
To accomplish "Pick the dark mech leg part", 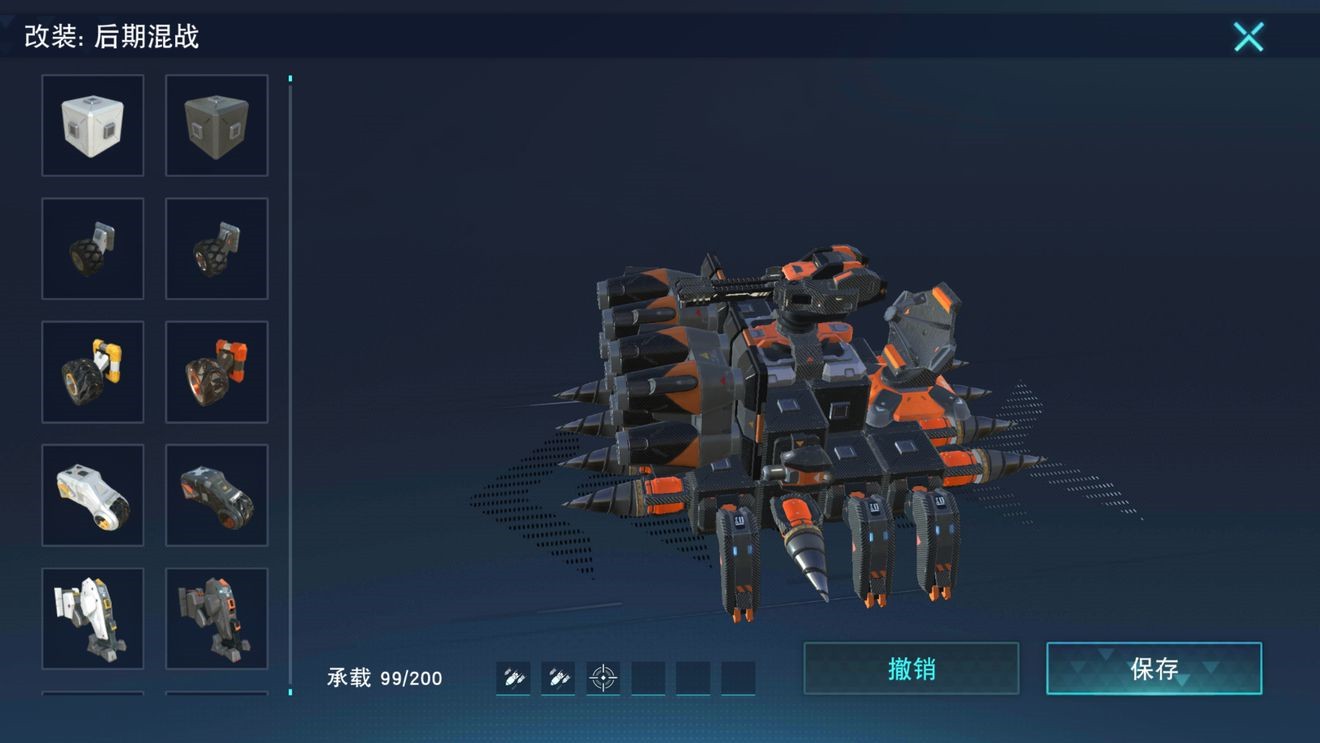I will click(x=216, y=618).
